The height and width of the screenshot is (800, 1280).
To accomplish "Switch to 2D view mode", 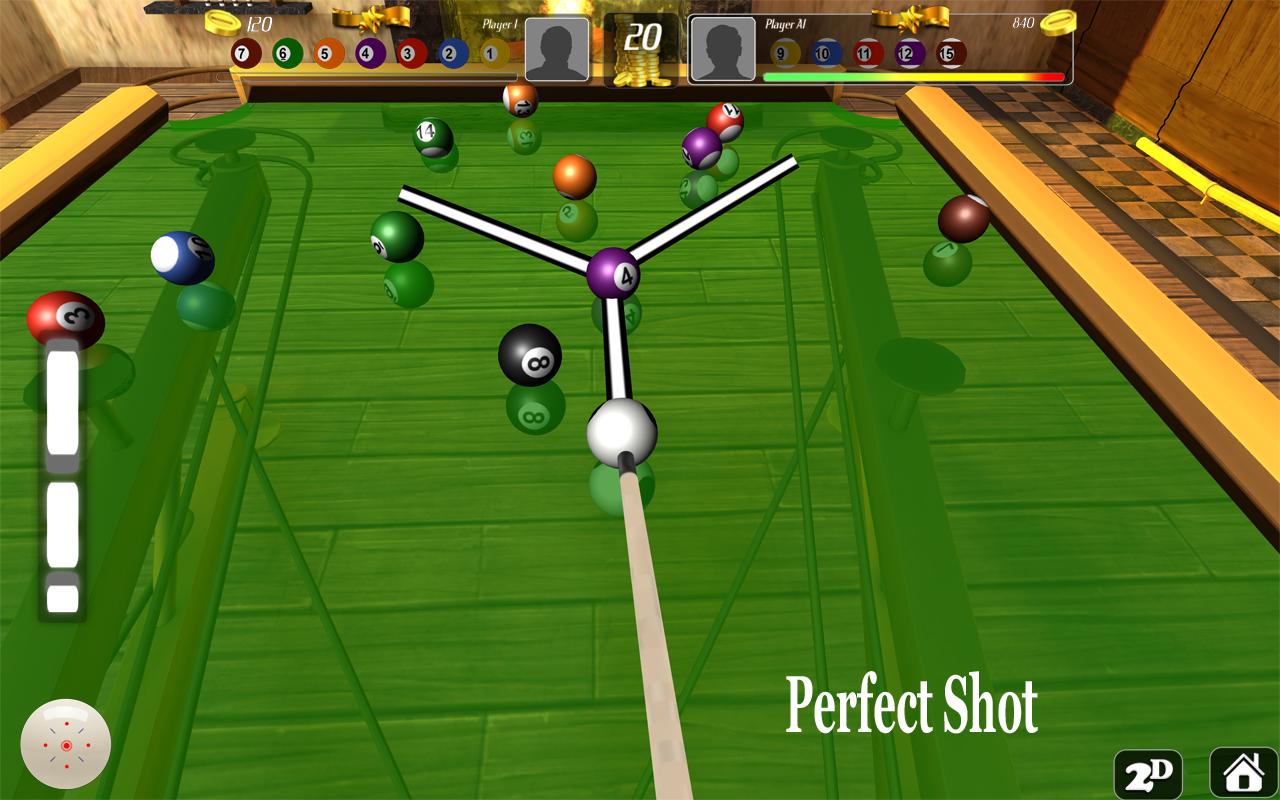I will tap(1146, 773).
